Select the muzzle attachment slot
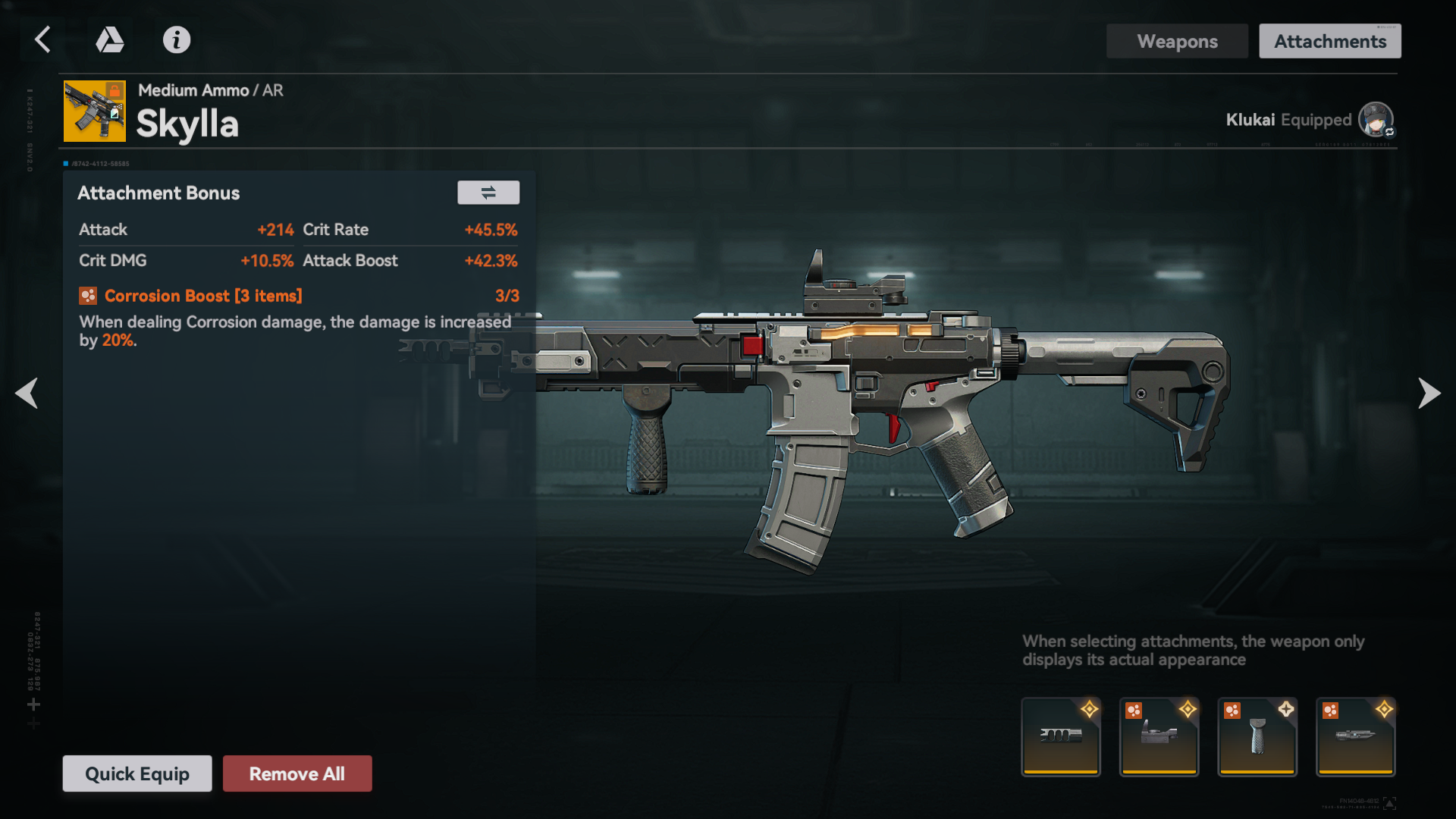The height and width of the screenshot is (819, 1456). point(1061,736)
